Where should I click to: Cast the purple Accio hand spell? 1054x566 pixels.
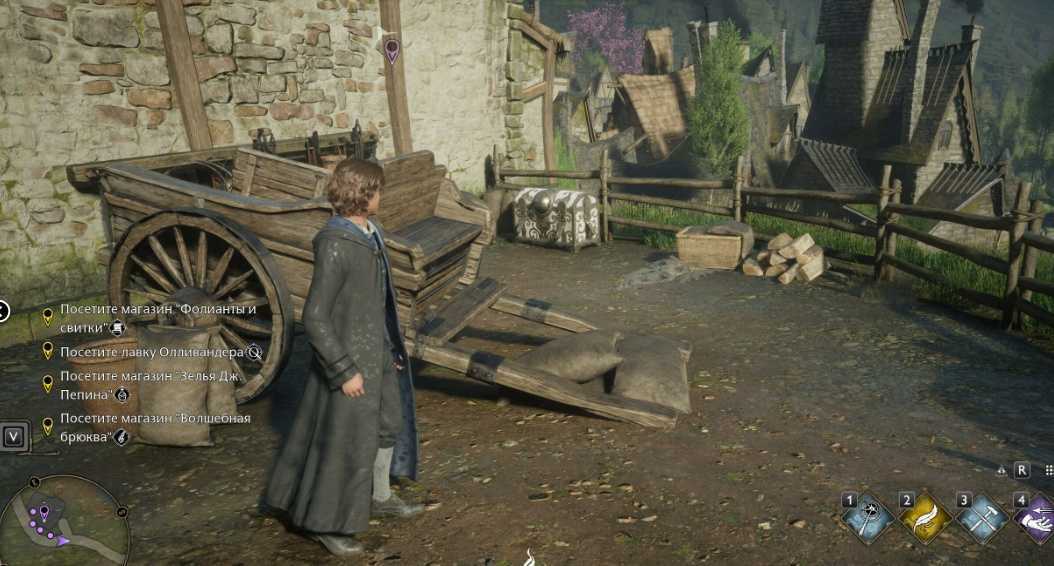(x=1036, y=517)
